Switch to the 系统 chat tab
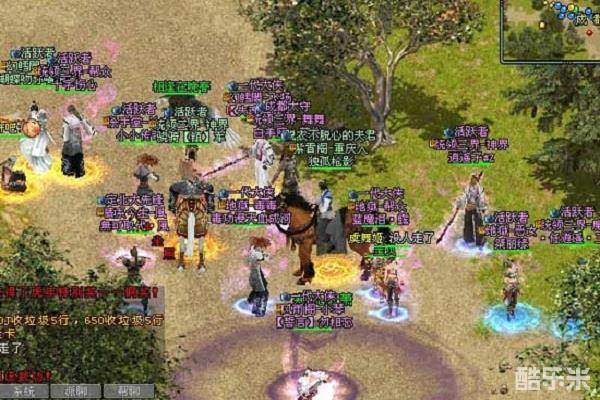 click(24, 391)
